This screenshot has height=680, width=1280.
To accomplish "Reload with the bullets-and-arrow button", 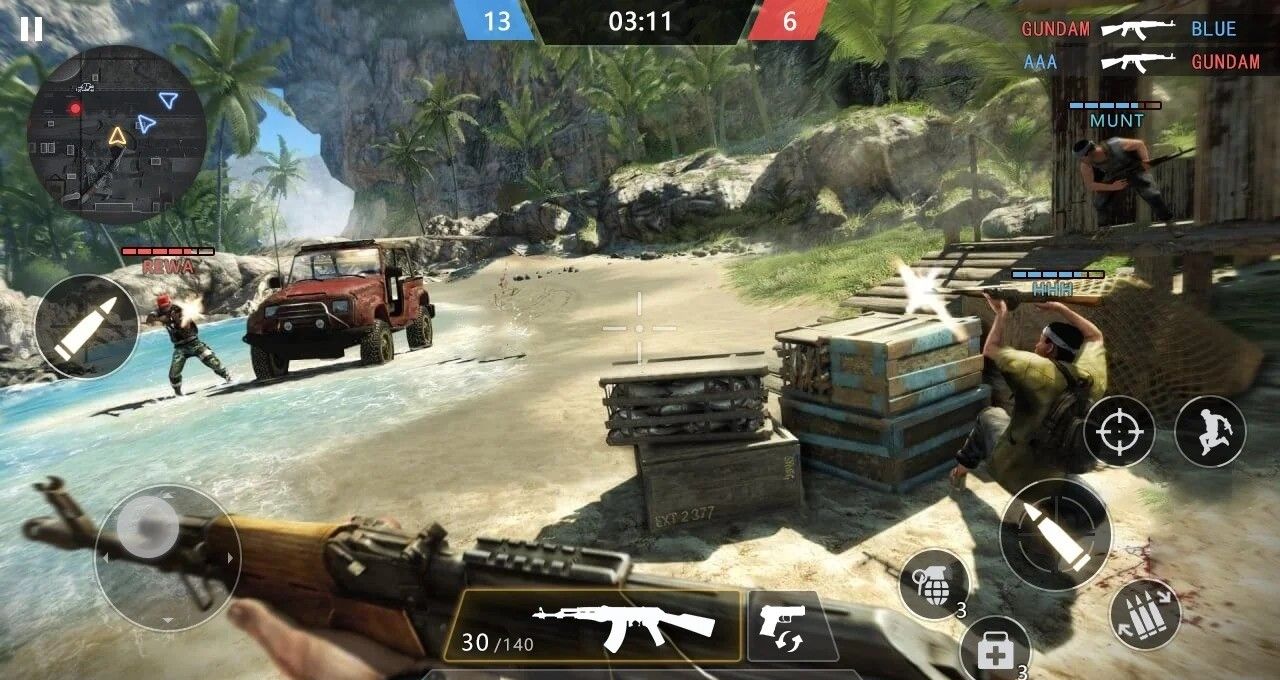I will point(1144,615).
